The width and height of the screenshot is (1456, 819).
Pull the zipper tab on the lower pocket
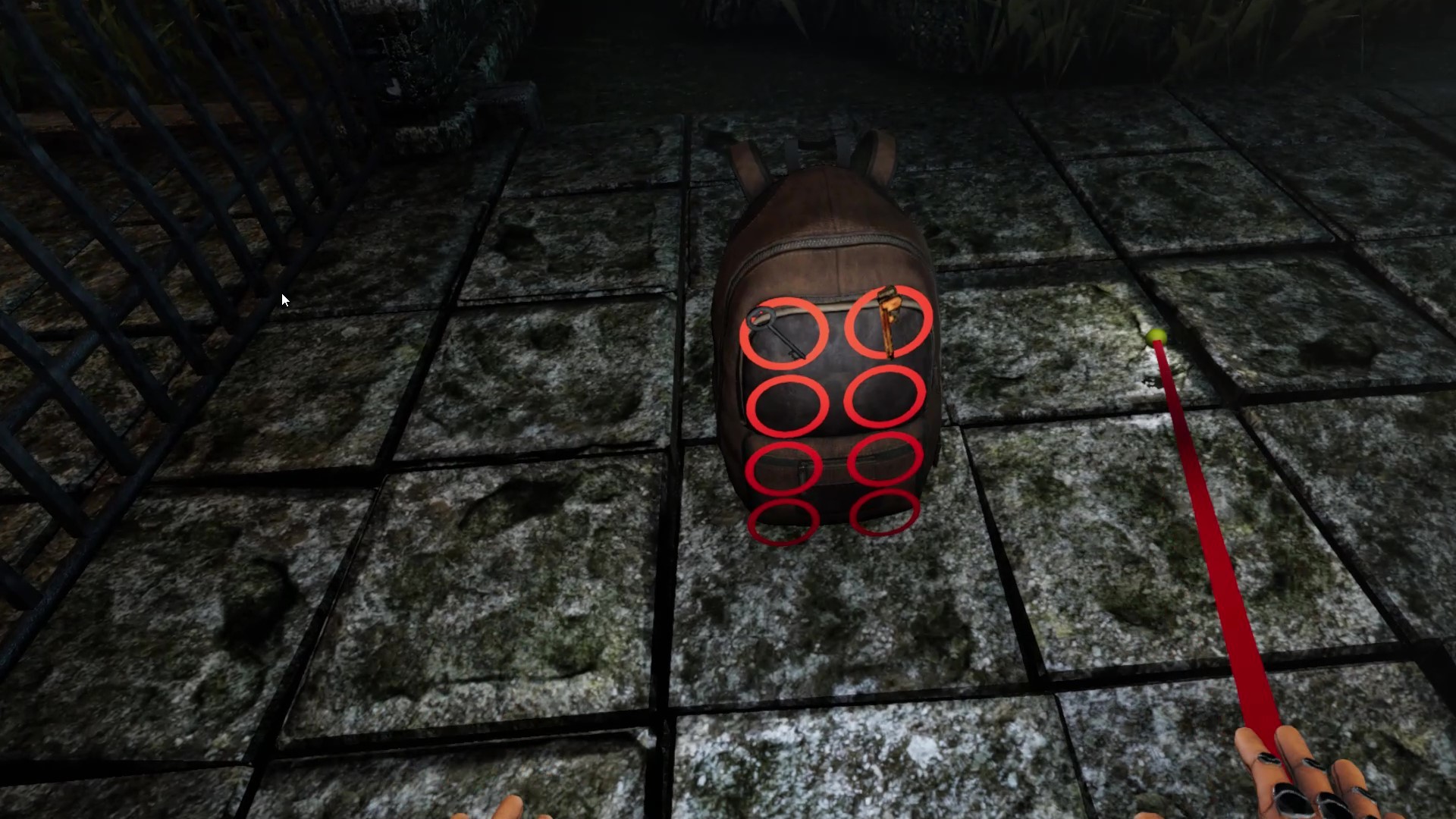pos(804,470)
